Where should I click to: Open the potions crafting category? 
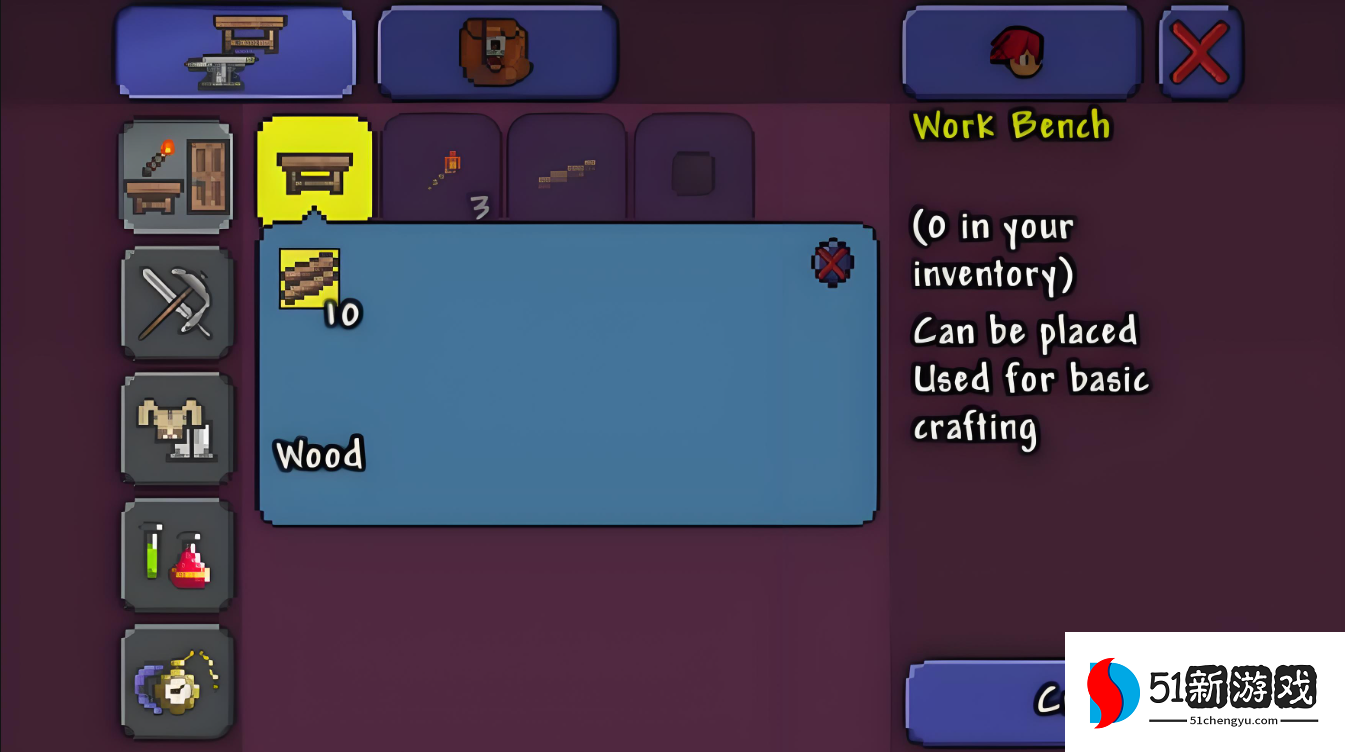pyautogui.click(x=177, y=554)
